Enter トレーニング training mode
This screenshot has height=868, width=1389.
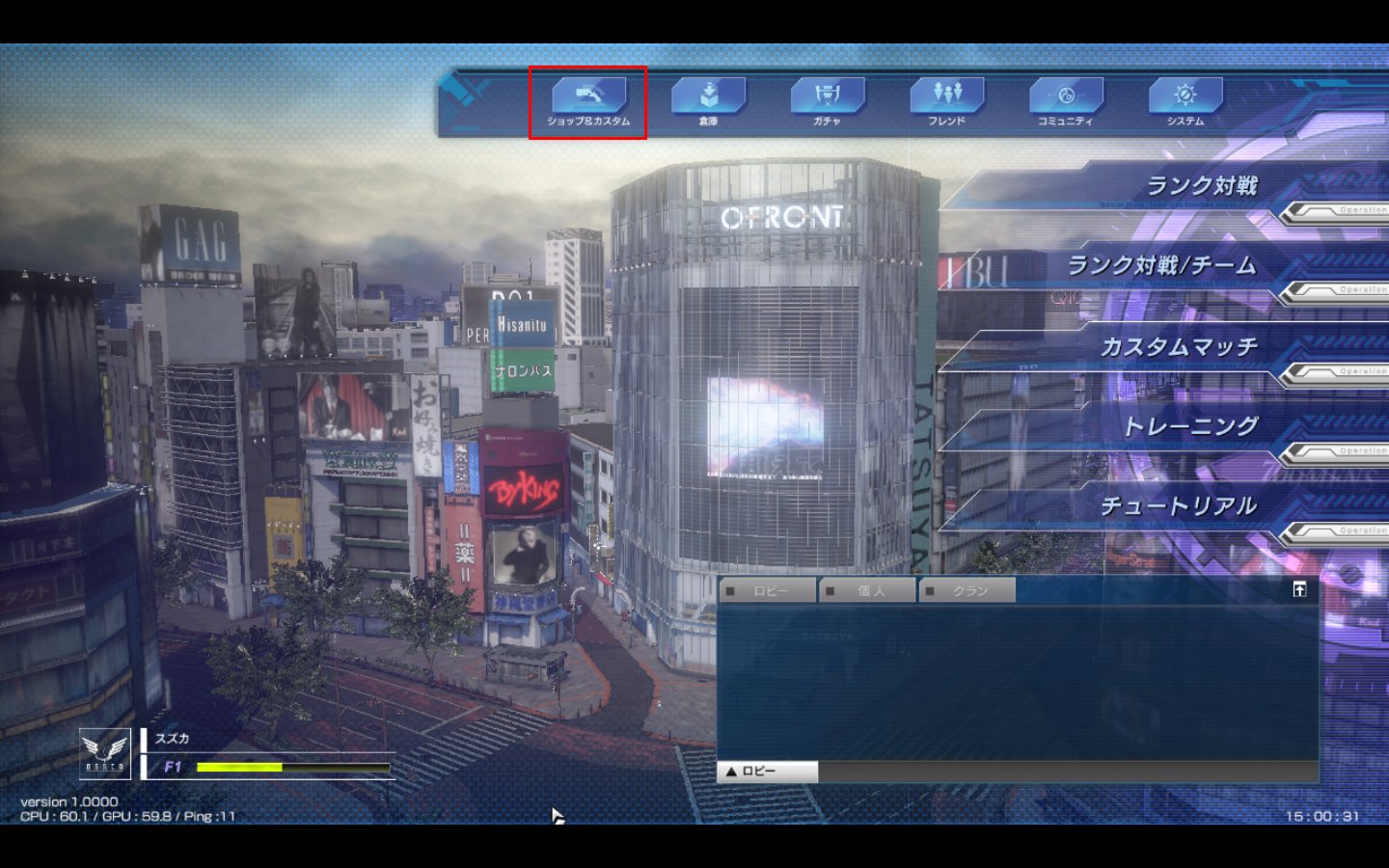(1157, 426)
